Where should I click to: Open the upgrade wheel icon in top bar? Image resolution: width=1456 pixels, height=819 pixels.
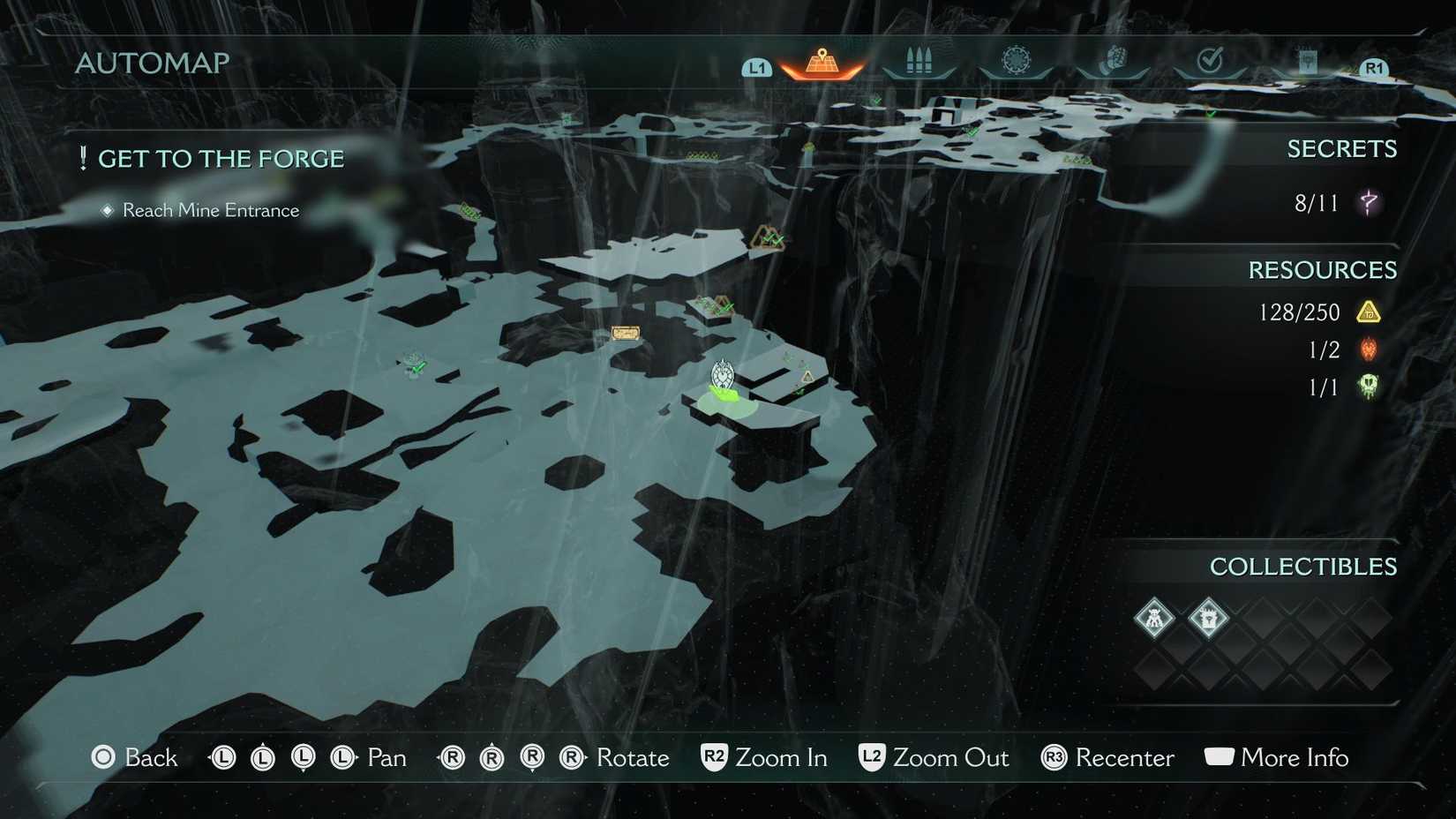(x=1017, y=62)
